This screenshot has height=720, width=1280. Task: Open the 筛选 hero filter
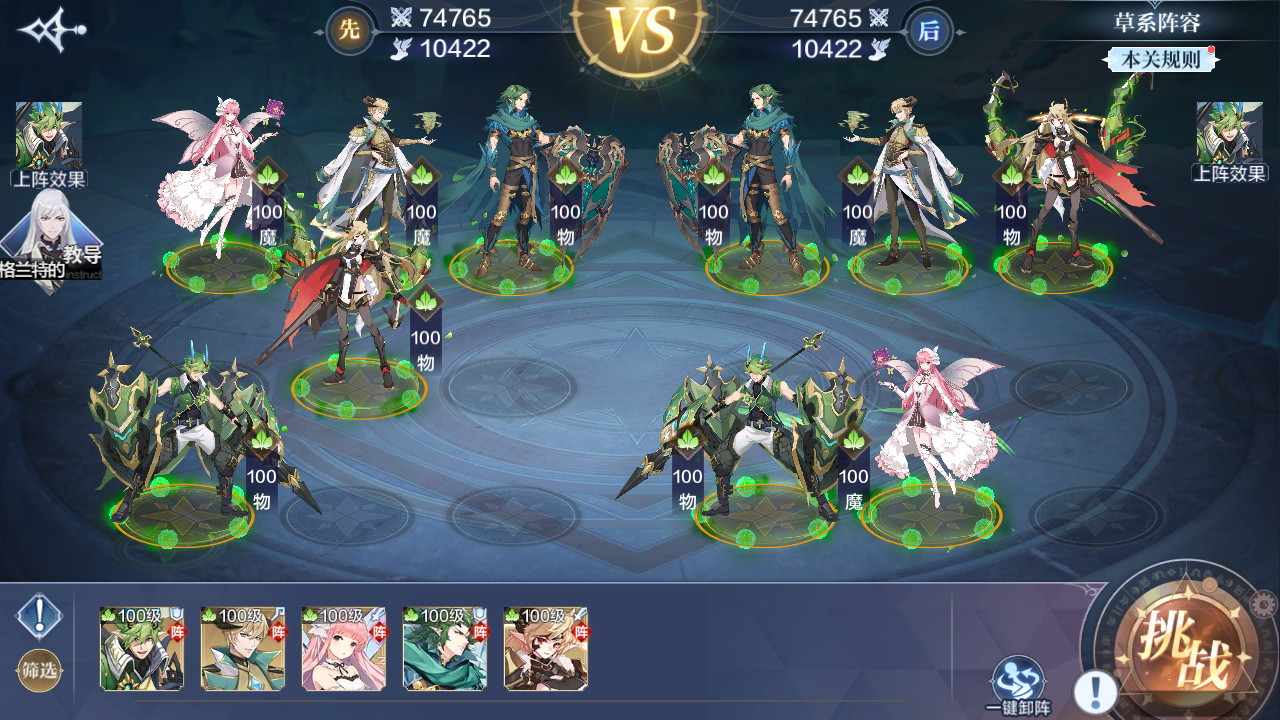40,670
